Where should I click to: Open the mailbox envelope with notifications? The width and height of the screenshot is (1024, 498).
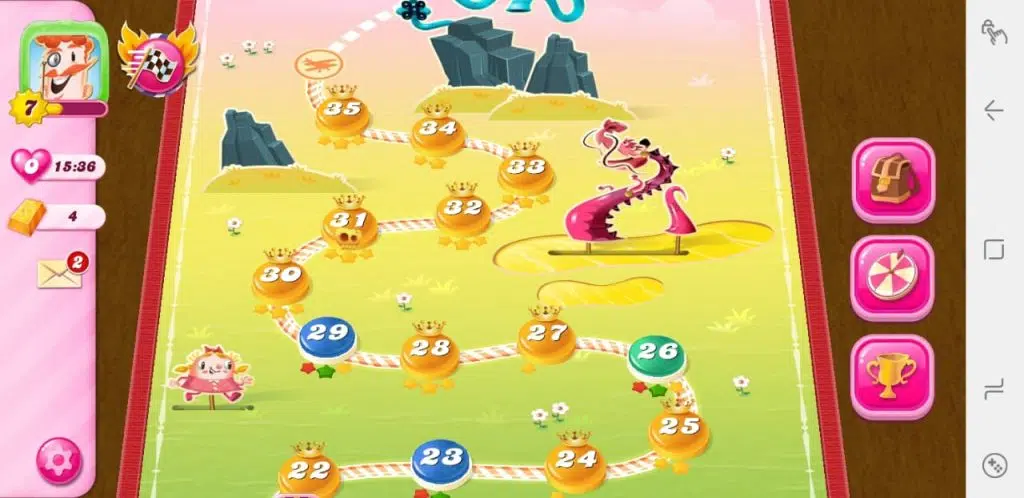pos(62,271)
